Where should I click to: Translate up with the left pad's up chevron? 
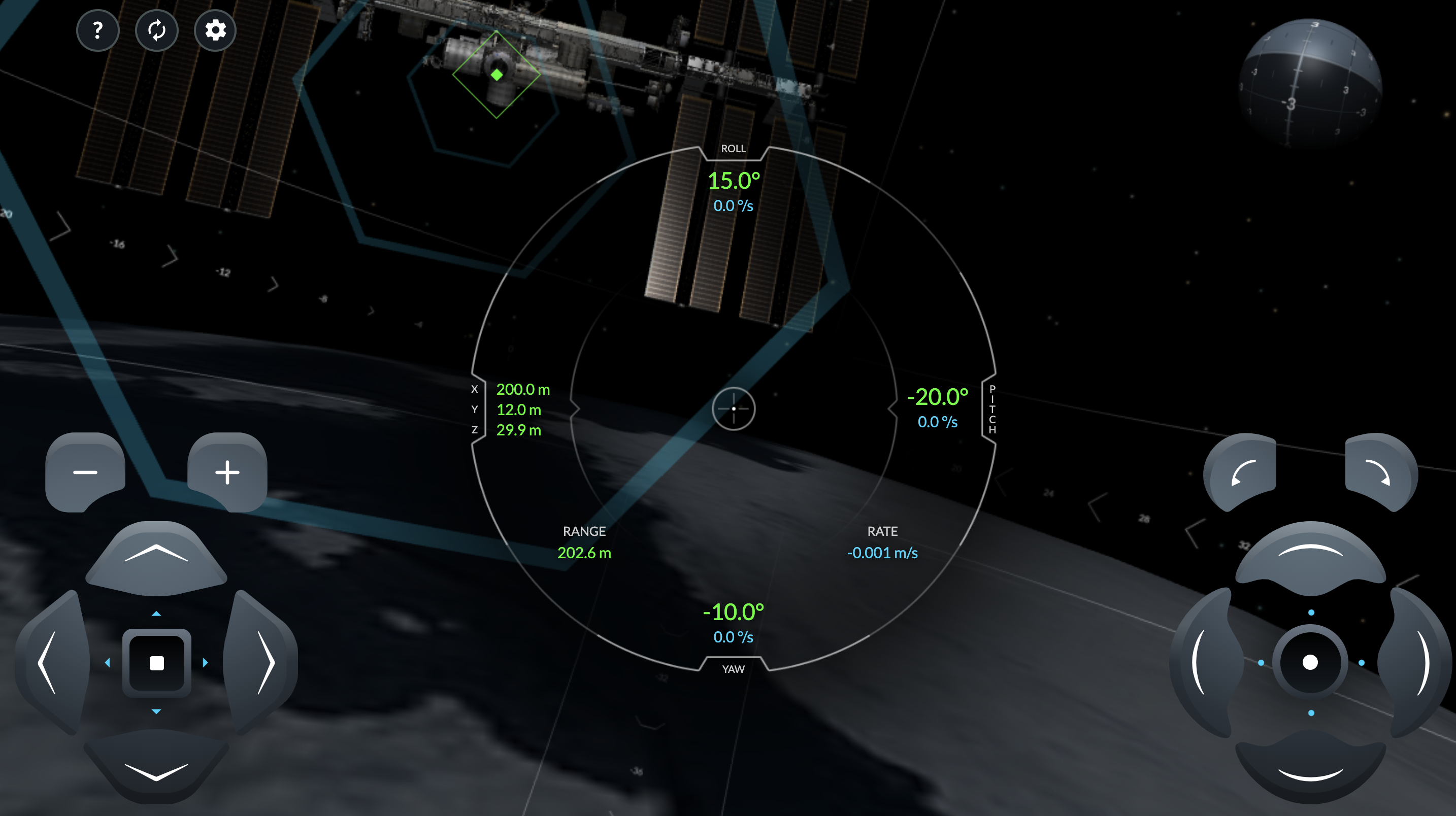156,556
